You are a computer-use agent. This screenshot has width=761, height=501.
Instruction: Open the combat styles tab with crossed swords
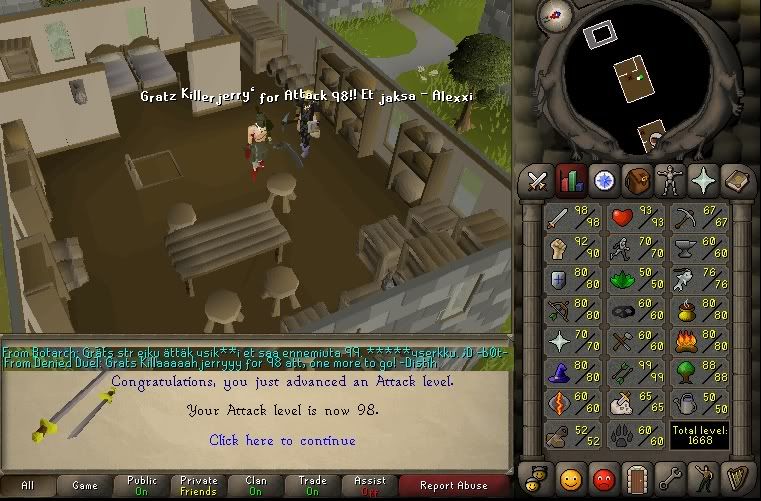coord(538,181)
